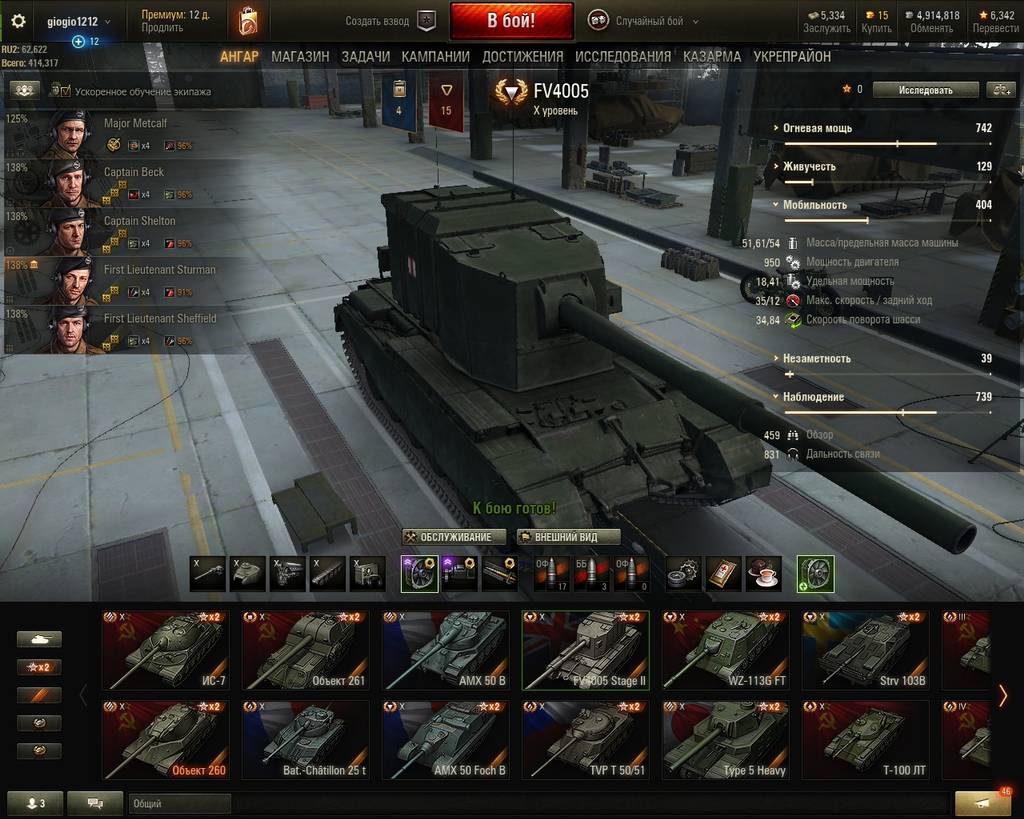Toggle accelerated crew training checkbox

[66, 92]
